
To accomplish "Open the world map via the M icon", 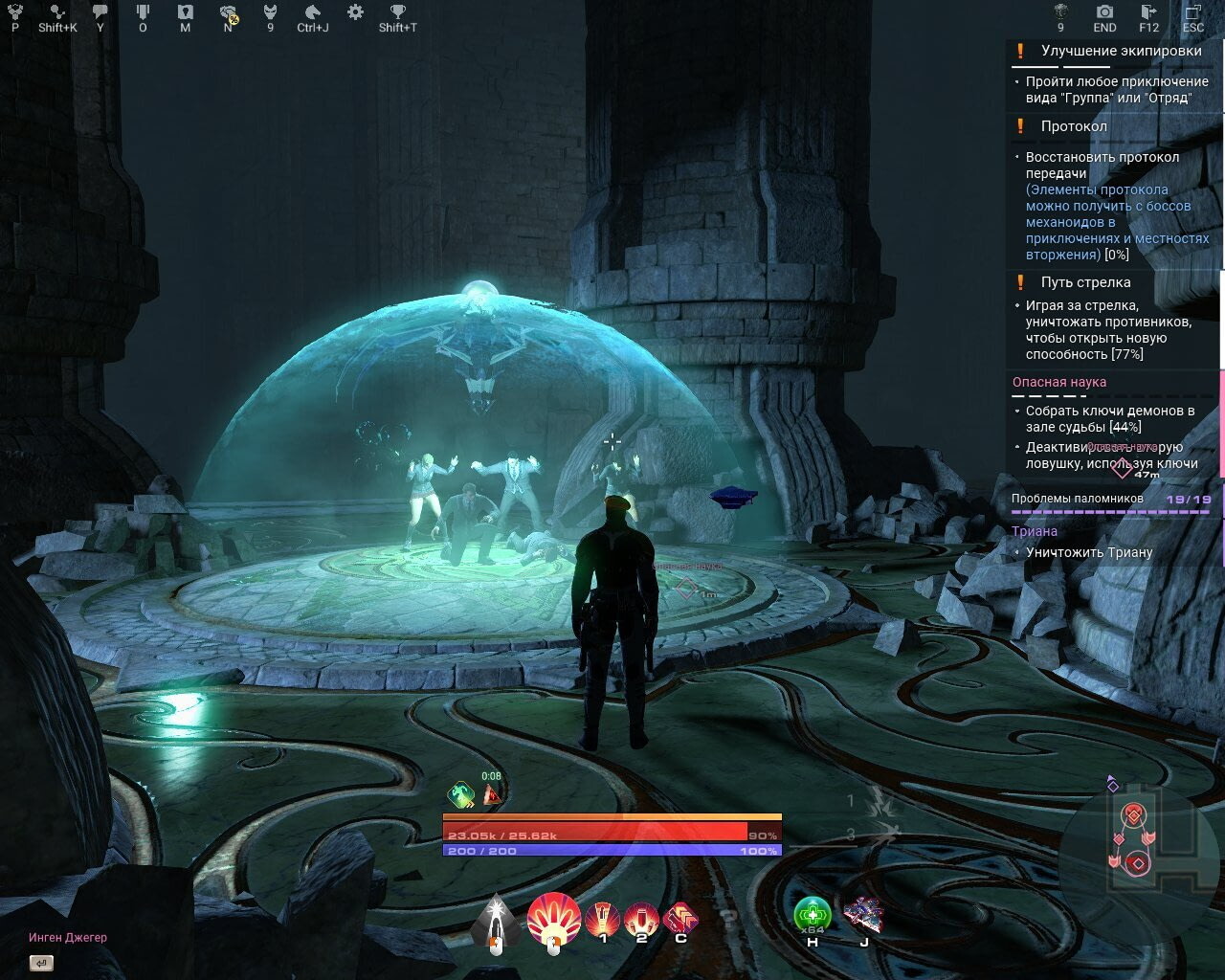I will click(x=185, y=14).
